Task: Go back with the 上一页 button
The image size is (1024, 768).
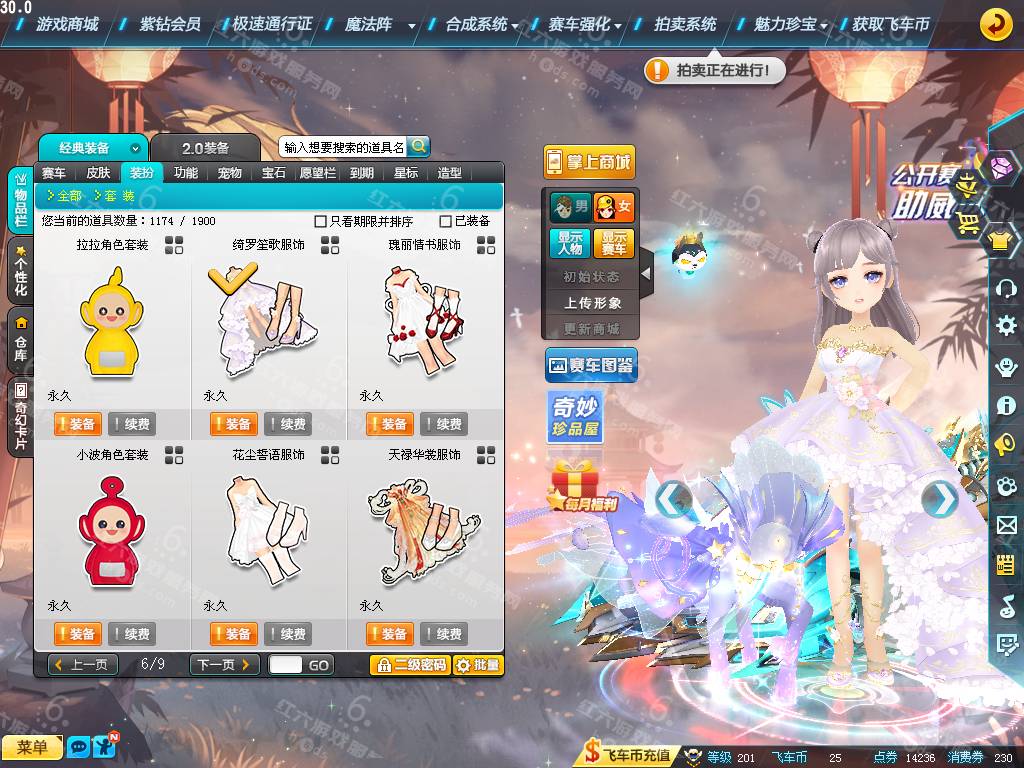Action: (83, 665)
